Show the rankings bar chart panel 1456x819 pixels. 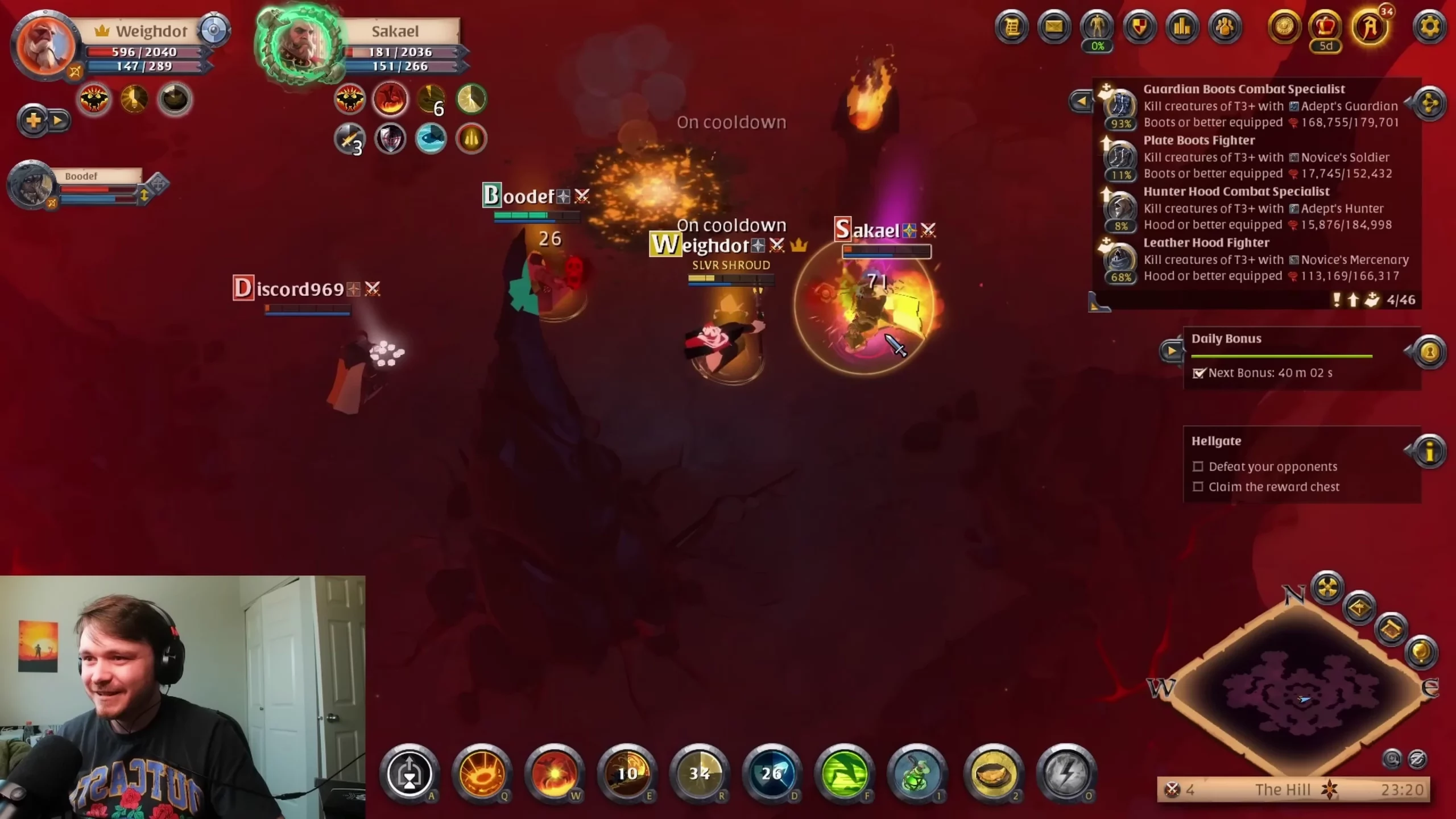(1182, 27)
